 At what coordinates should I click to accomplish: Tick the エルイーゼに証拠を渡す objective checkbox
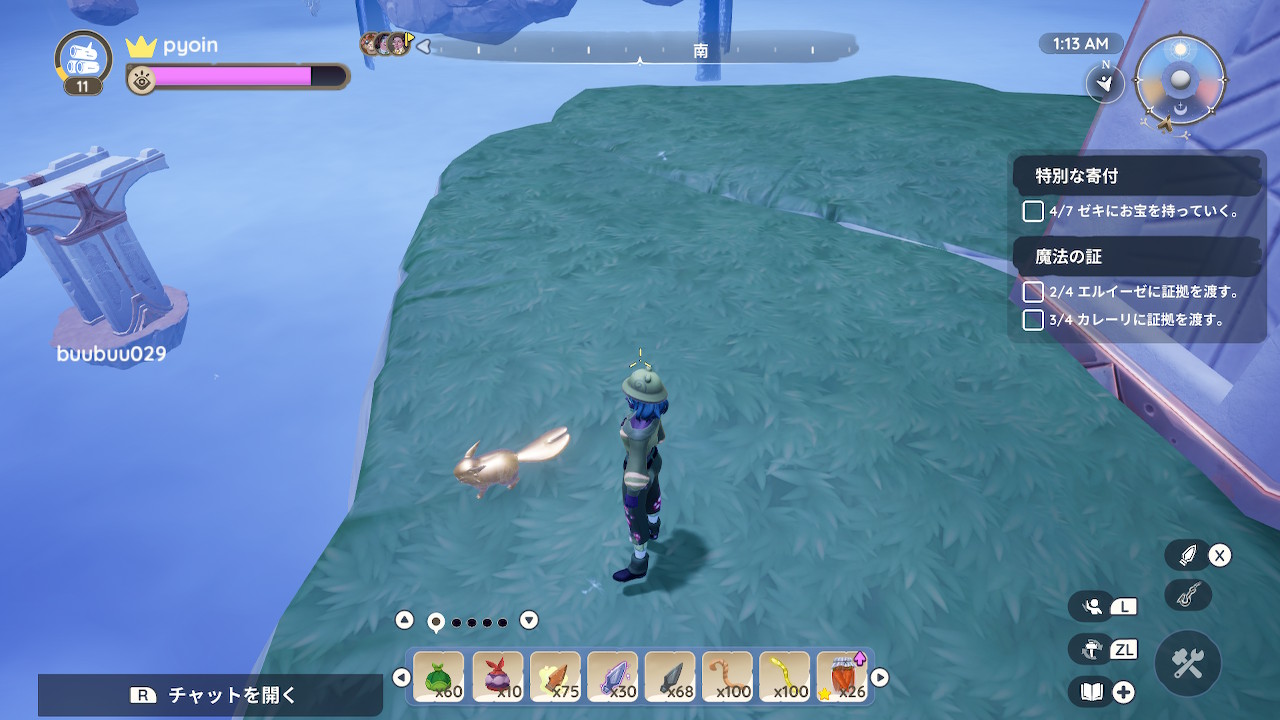pyautogui.click(x=1033, y=292)
